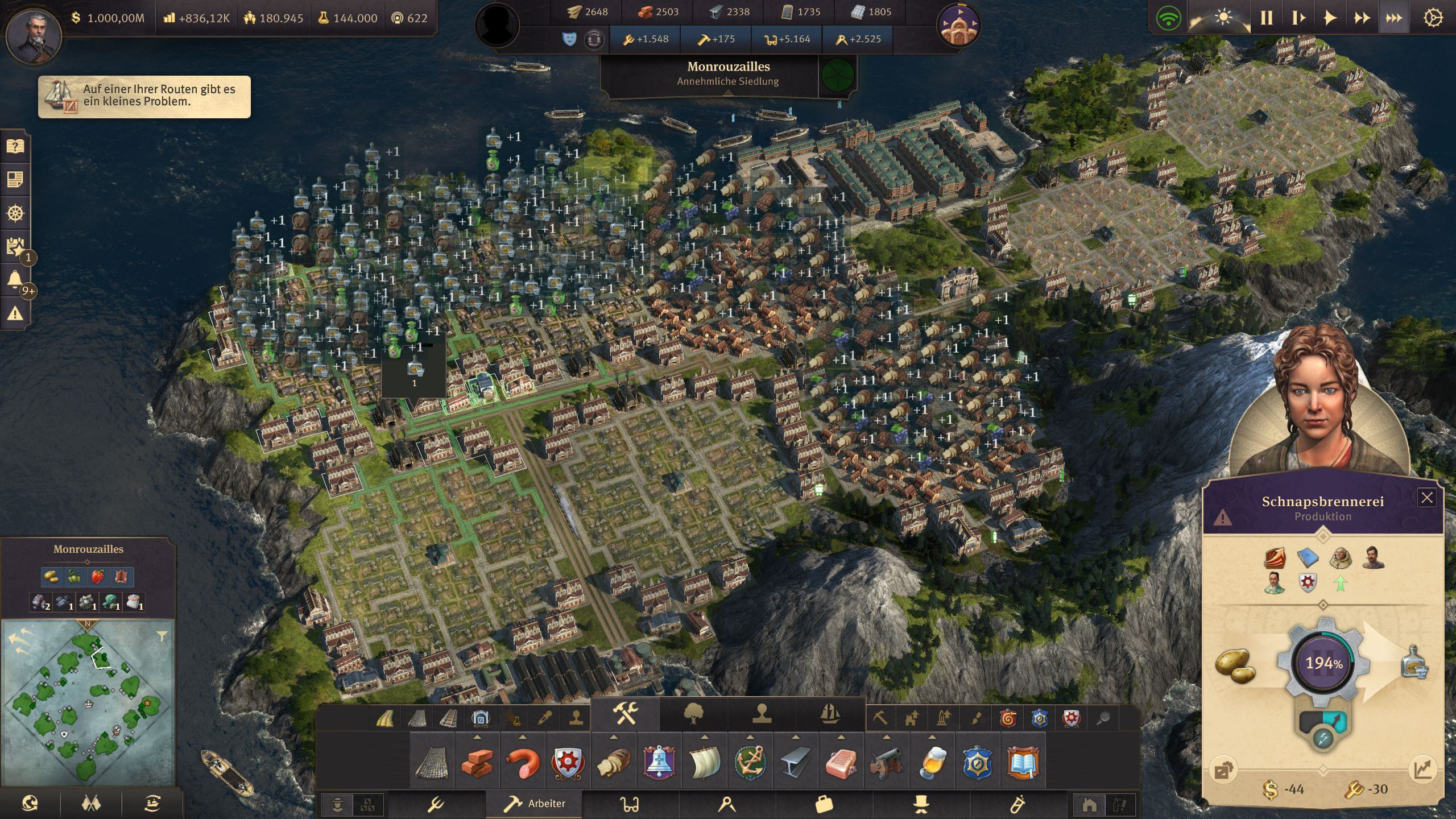Select the sailcloth production building
The image size is (1456, 819).
tap(704, 762)
